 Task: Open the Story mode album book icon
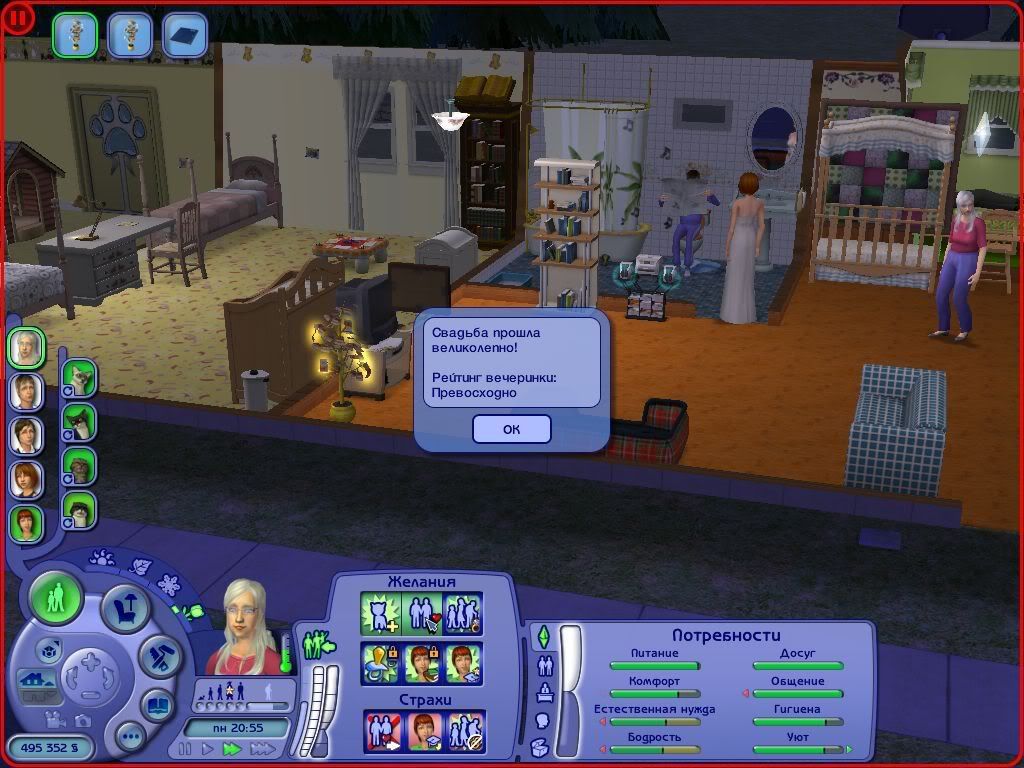pyautogui.click(x=157, y=705)
